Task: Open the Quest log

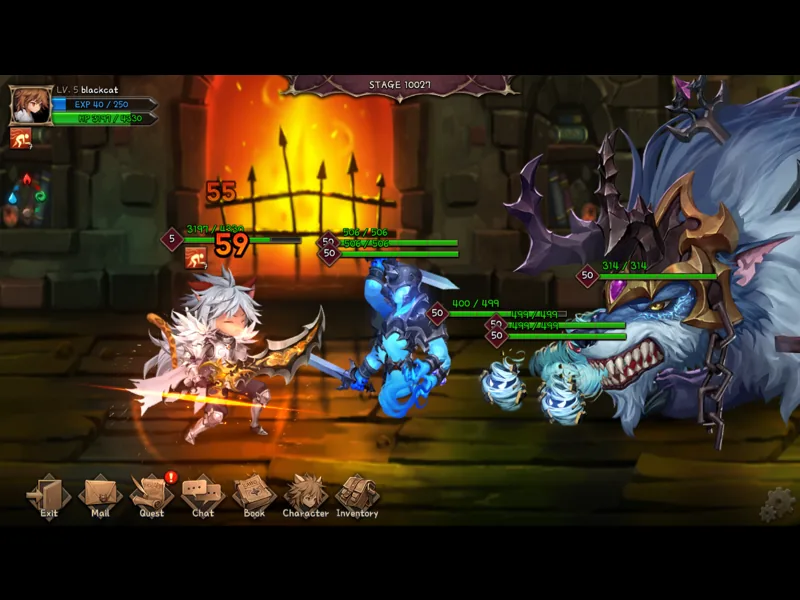Action: pos(152,494)
